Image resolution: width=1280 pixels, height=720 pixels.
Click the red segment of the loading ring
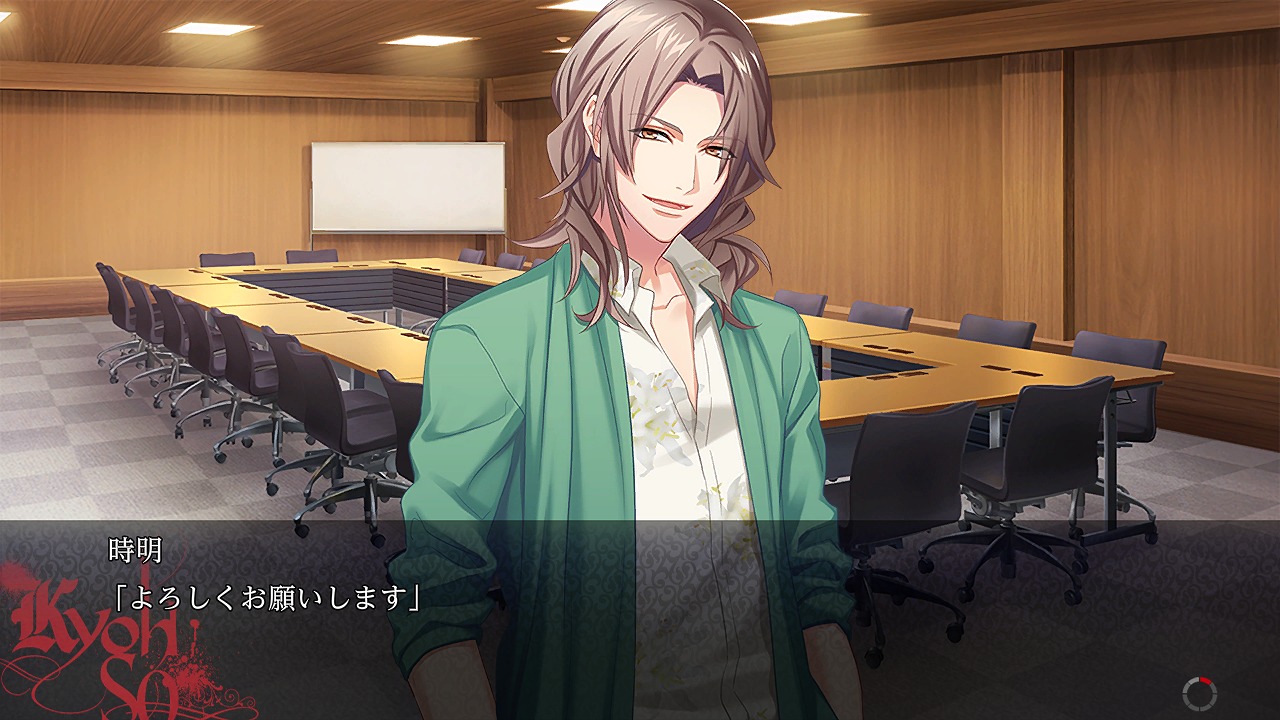point(1205,681)
